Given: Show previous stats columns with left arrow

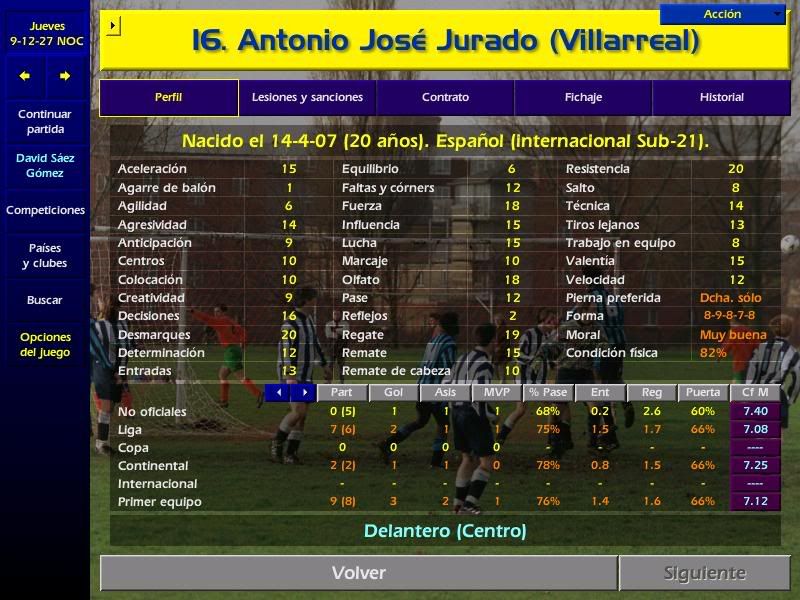Looking at the screenshot, I should (x=278, y=393).
